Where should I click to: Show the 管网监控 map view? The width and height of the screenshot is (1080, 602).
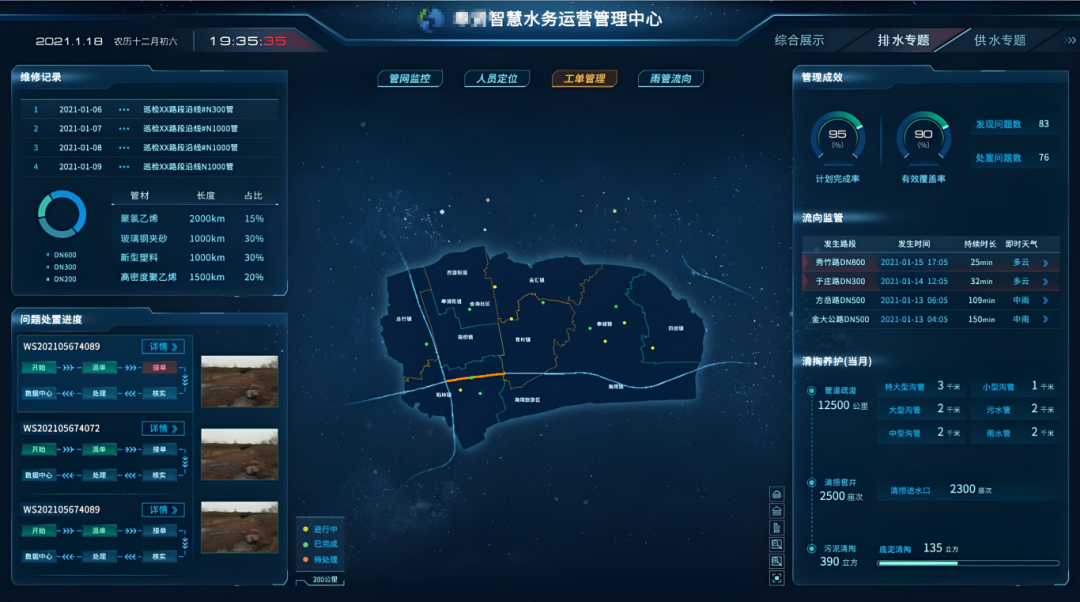point(410,78)
